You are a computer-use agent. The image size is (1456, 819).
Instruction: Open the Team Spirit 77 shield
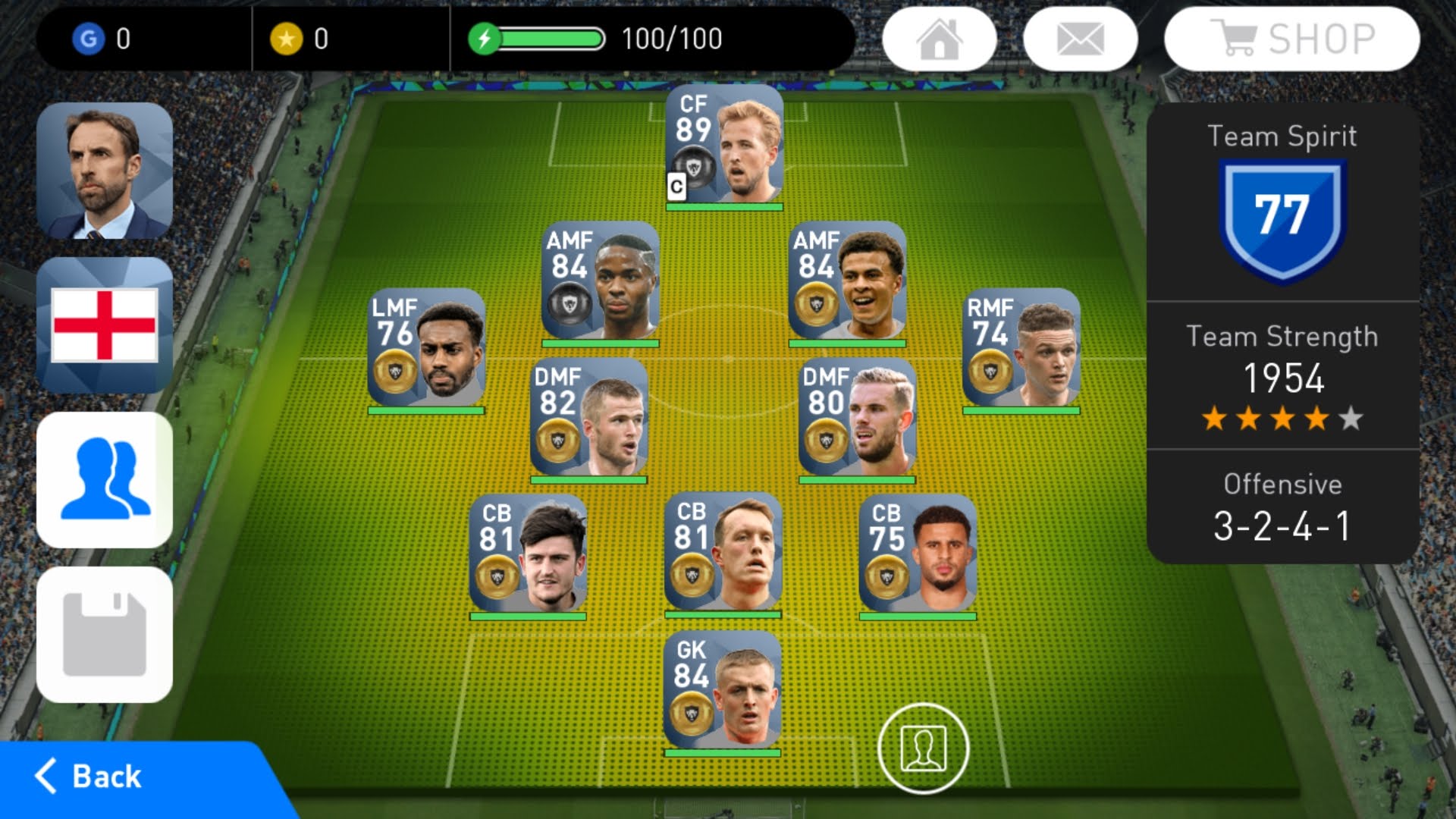[1282, 216]
